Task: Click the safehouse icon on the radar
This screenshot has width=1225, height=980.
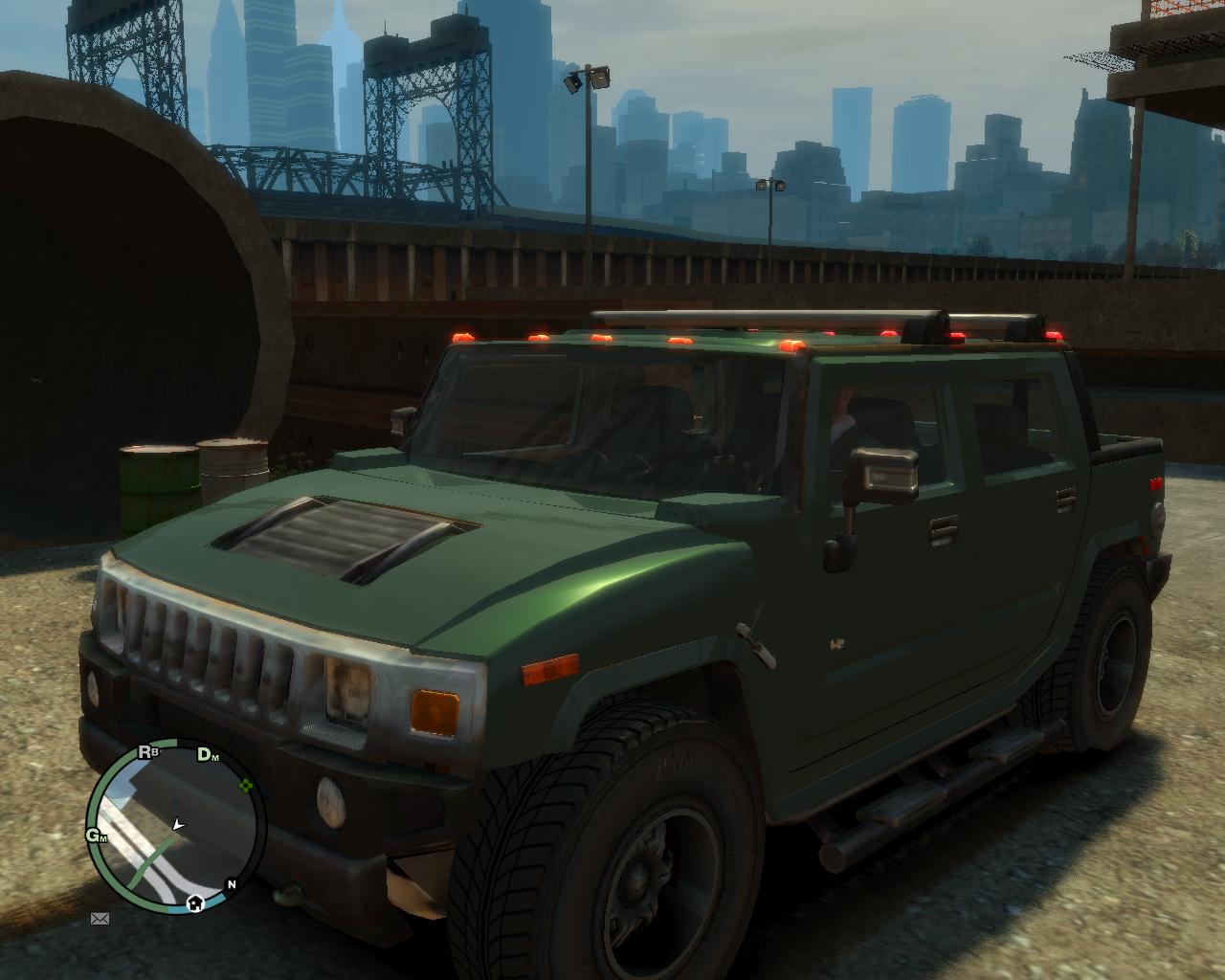Action: pyautogui.click(x=195, y=902)
